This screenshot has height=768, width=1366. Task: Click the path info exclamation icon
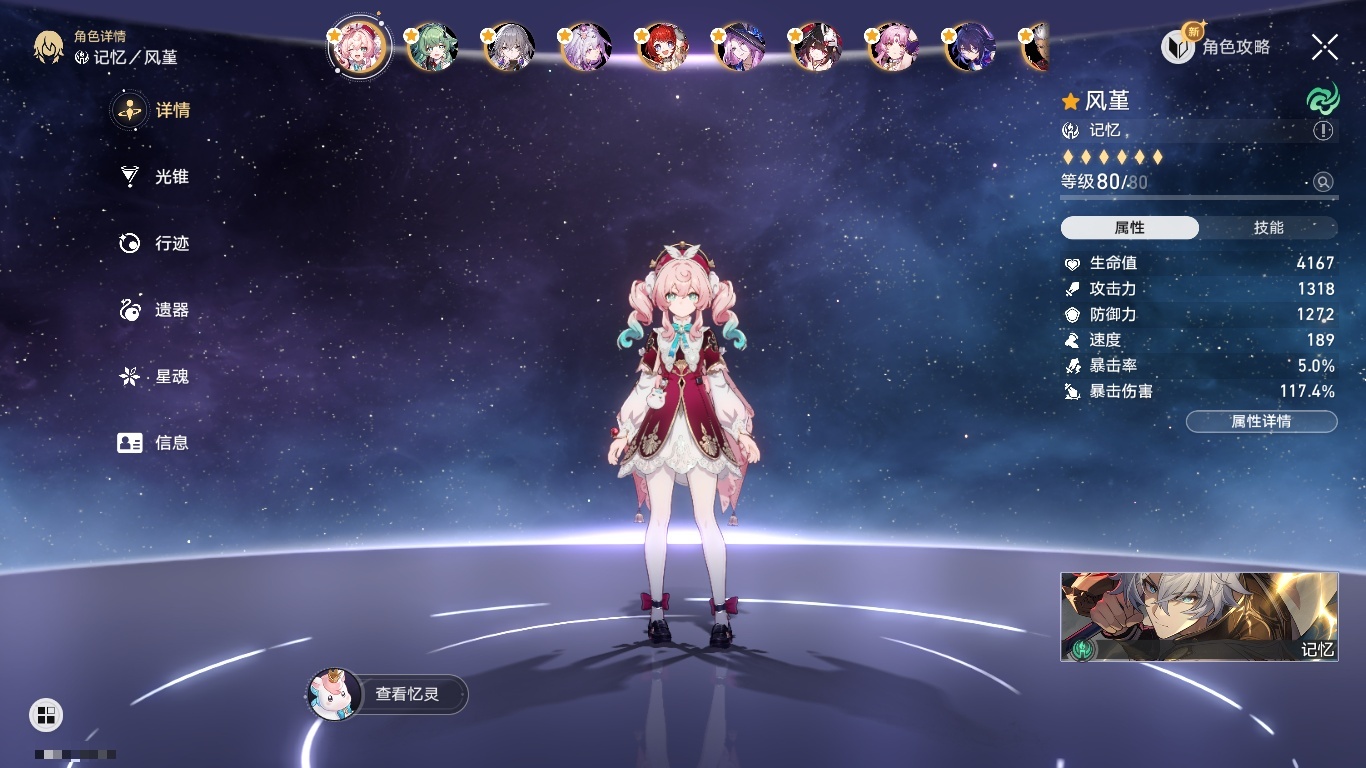point(1323,131)
